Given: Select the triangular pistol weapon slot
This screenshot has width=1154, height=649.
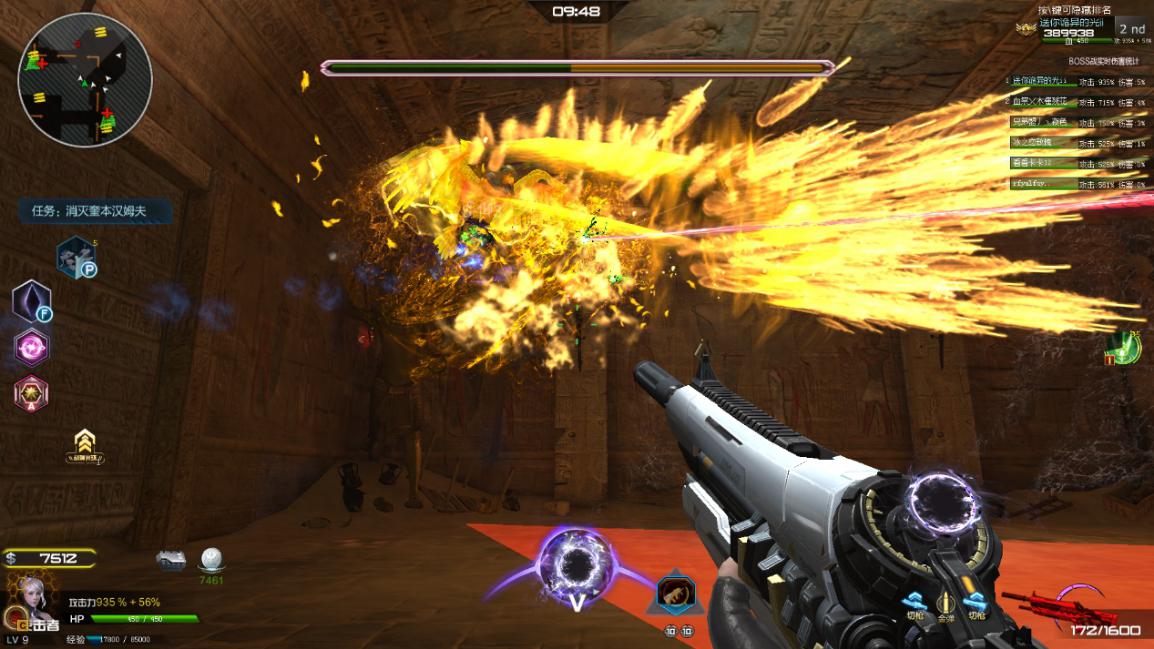Looking at the screenshot, I should click(x=676, y=594).
